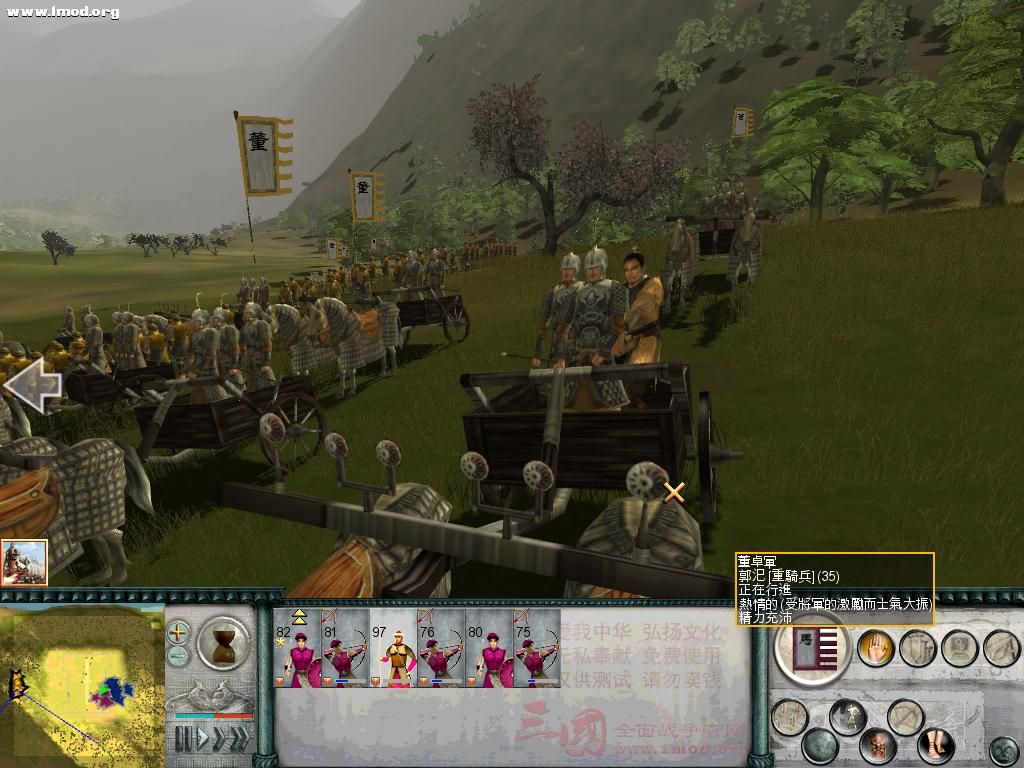1024x768 pixels.
Task: Click the red armored warrior ability icon
Action: (x=878, y=745)
